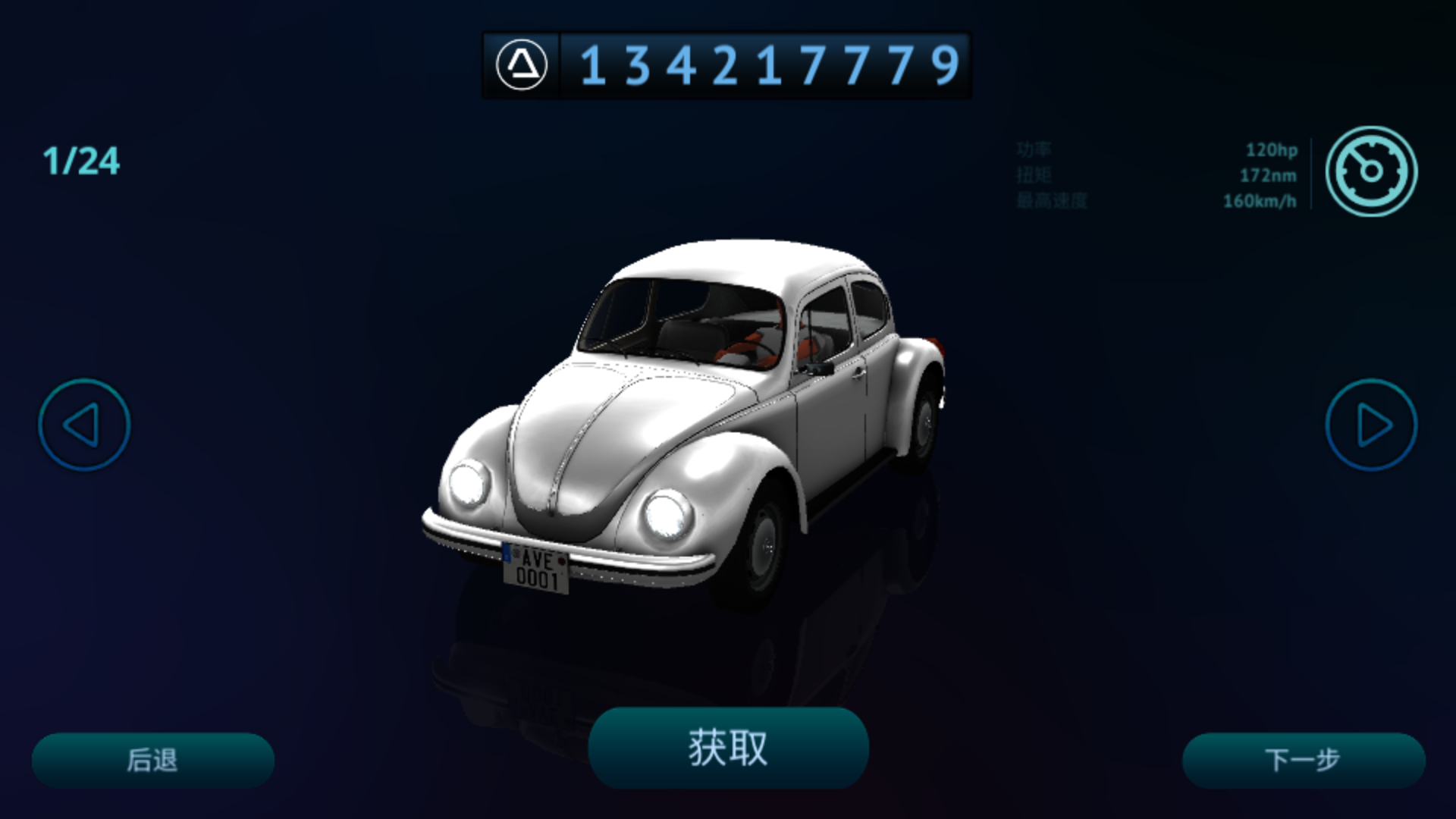The height and width of the screenshot is (819, 1456).
Task: Open next vehicle preview with arrow control
Action: 1372,425
